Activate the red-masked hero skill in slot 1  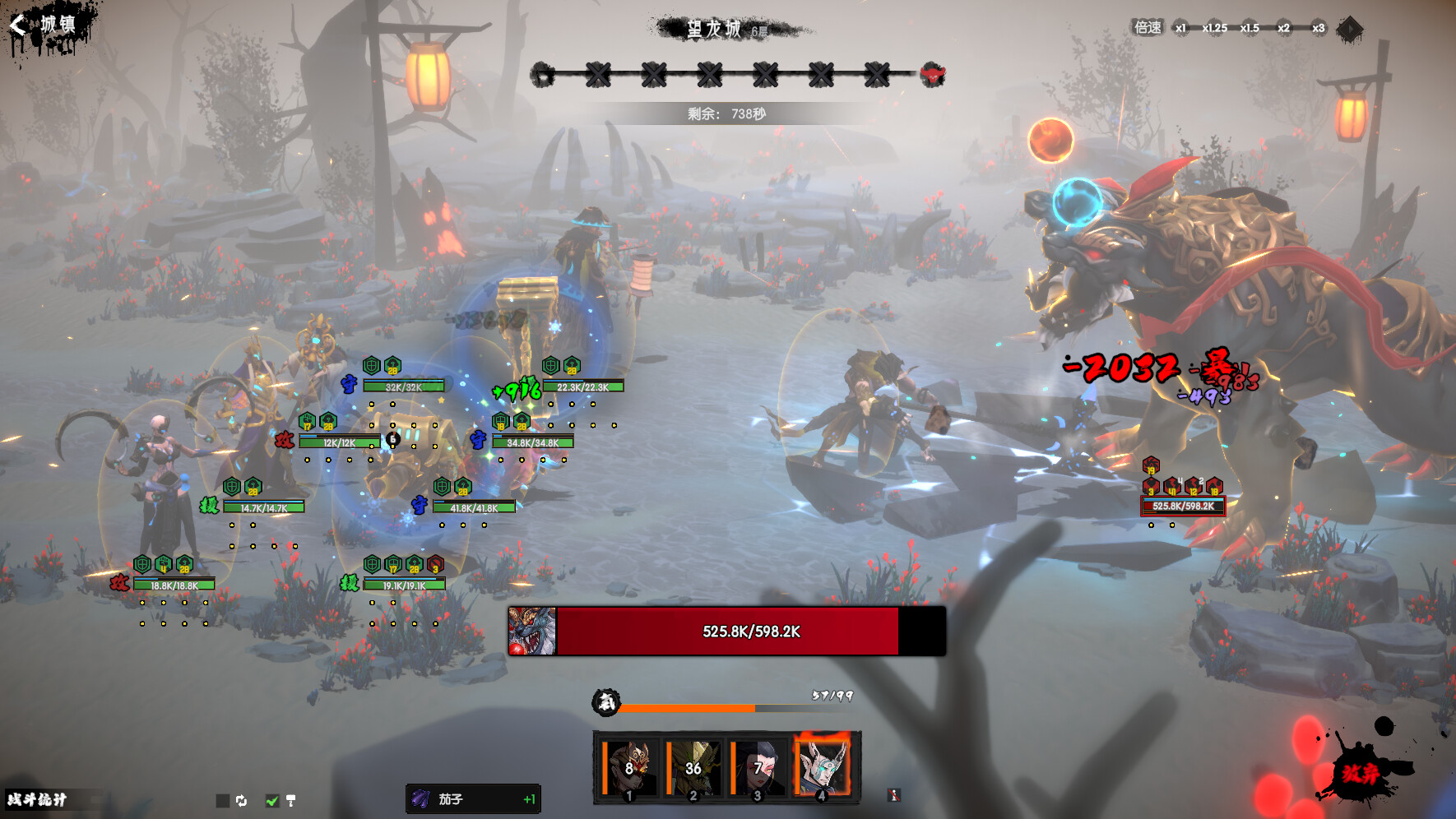tap(629, 768)
